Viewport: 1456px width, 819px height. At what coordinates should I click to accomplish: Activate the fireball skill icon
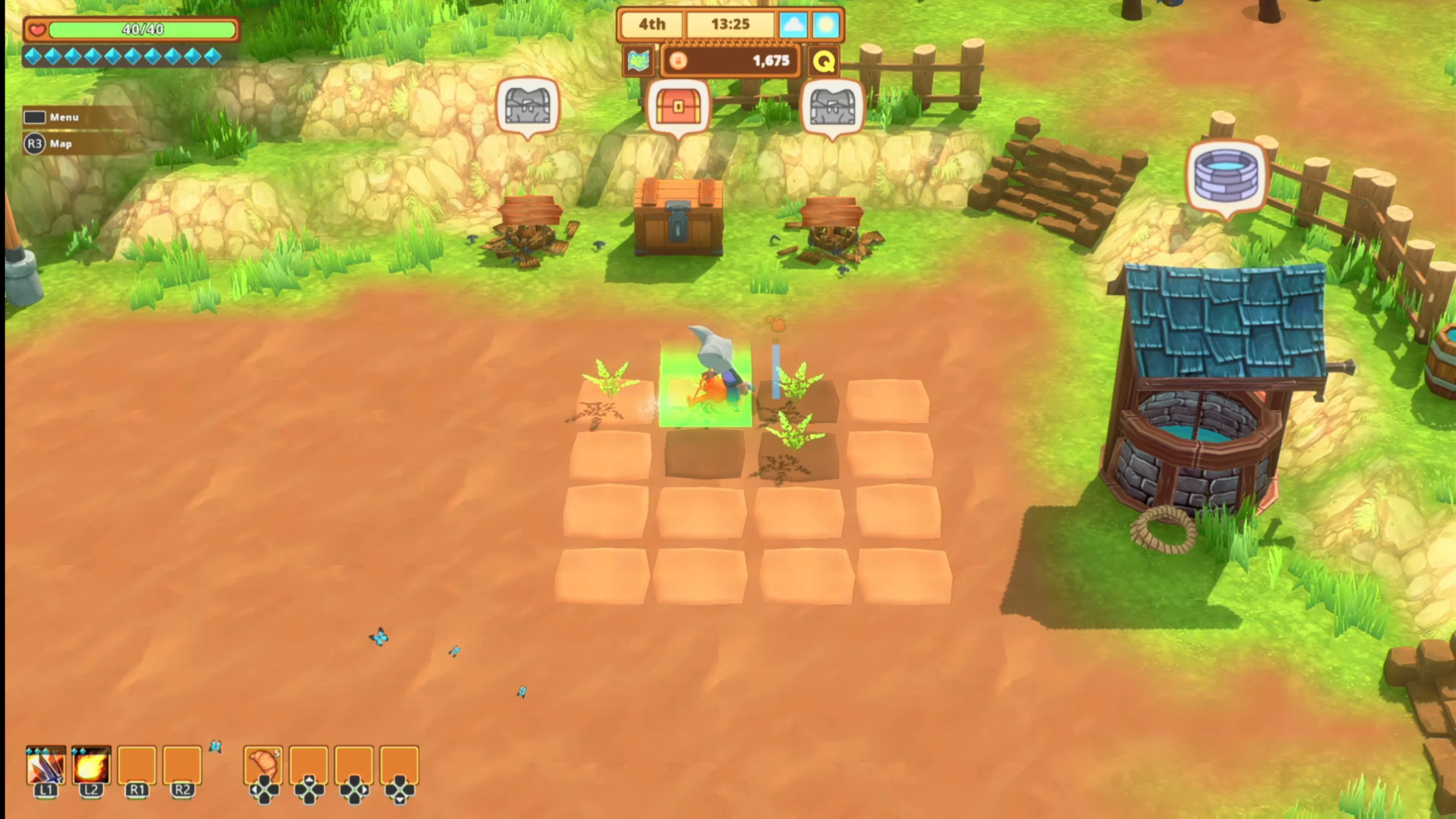click(91, 765)
